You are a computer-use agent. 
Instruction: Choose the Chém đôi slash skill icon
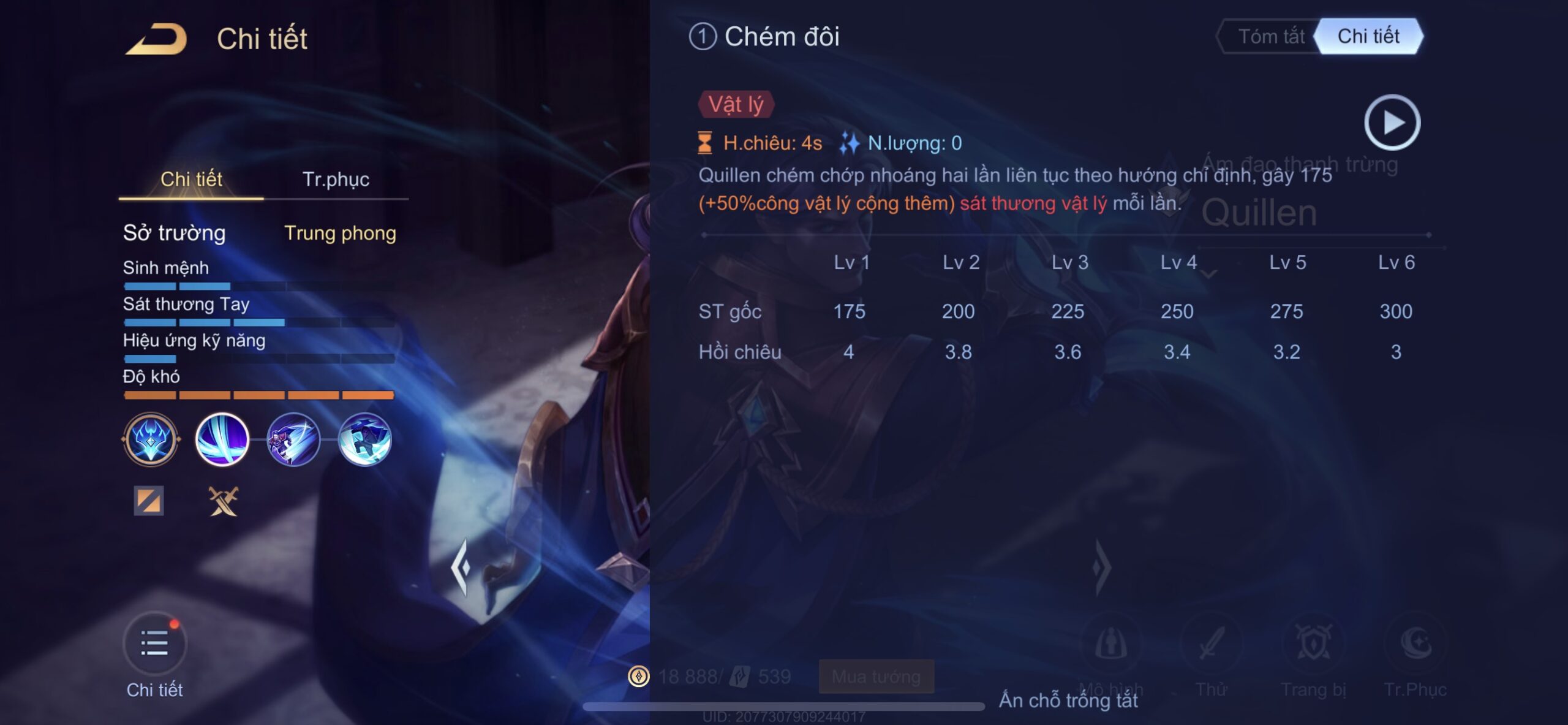click(222, 439)
